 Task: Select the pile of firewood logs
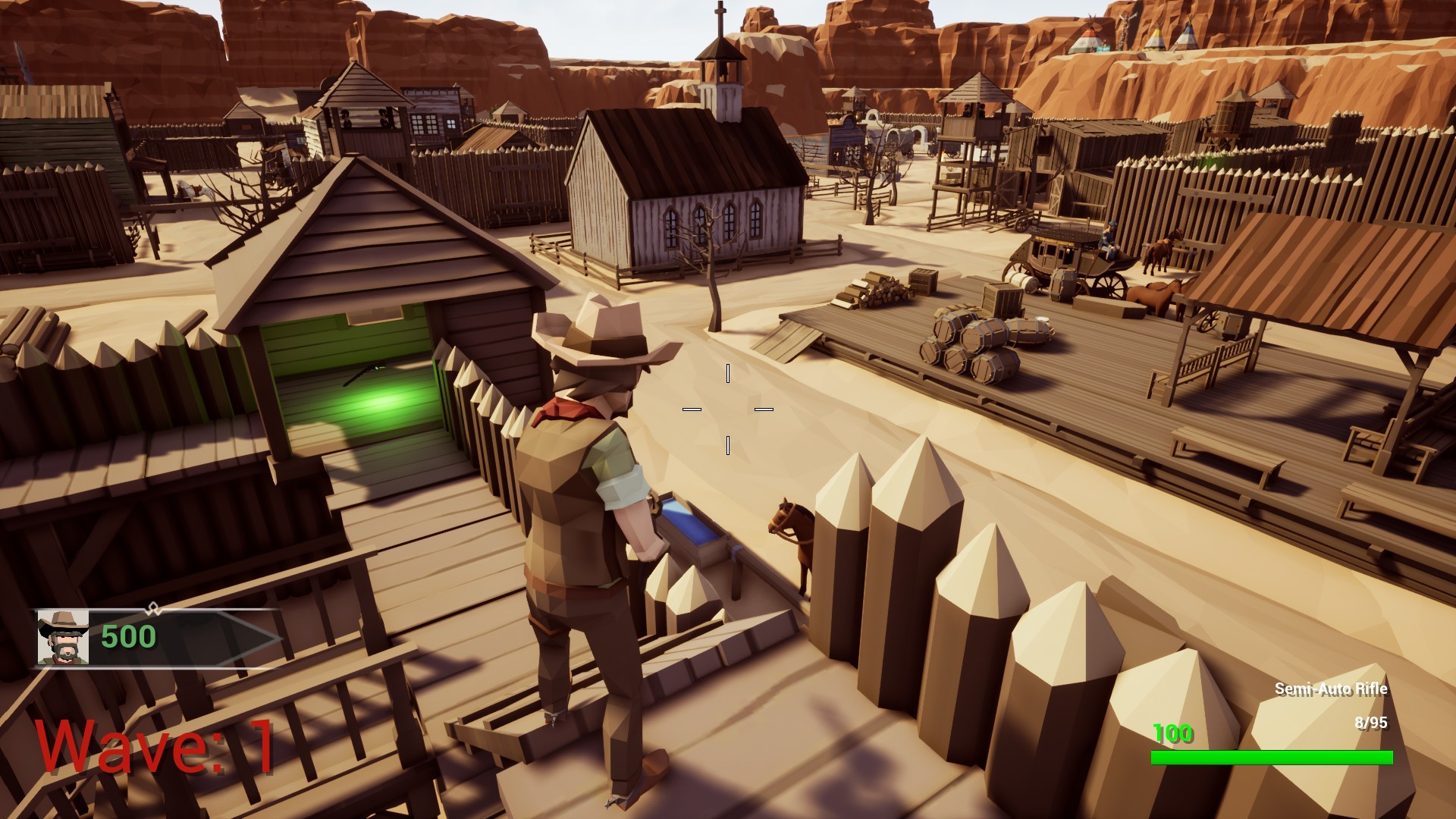coord(872,288)
